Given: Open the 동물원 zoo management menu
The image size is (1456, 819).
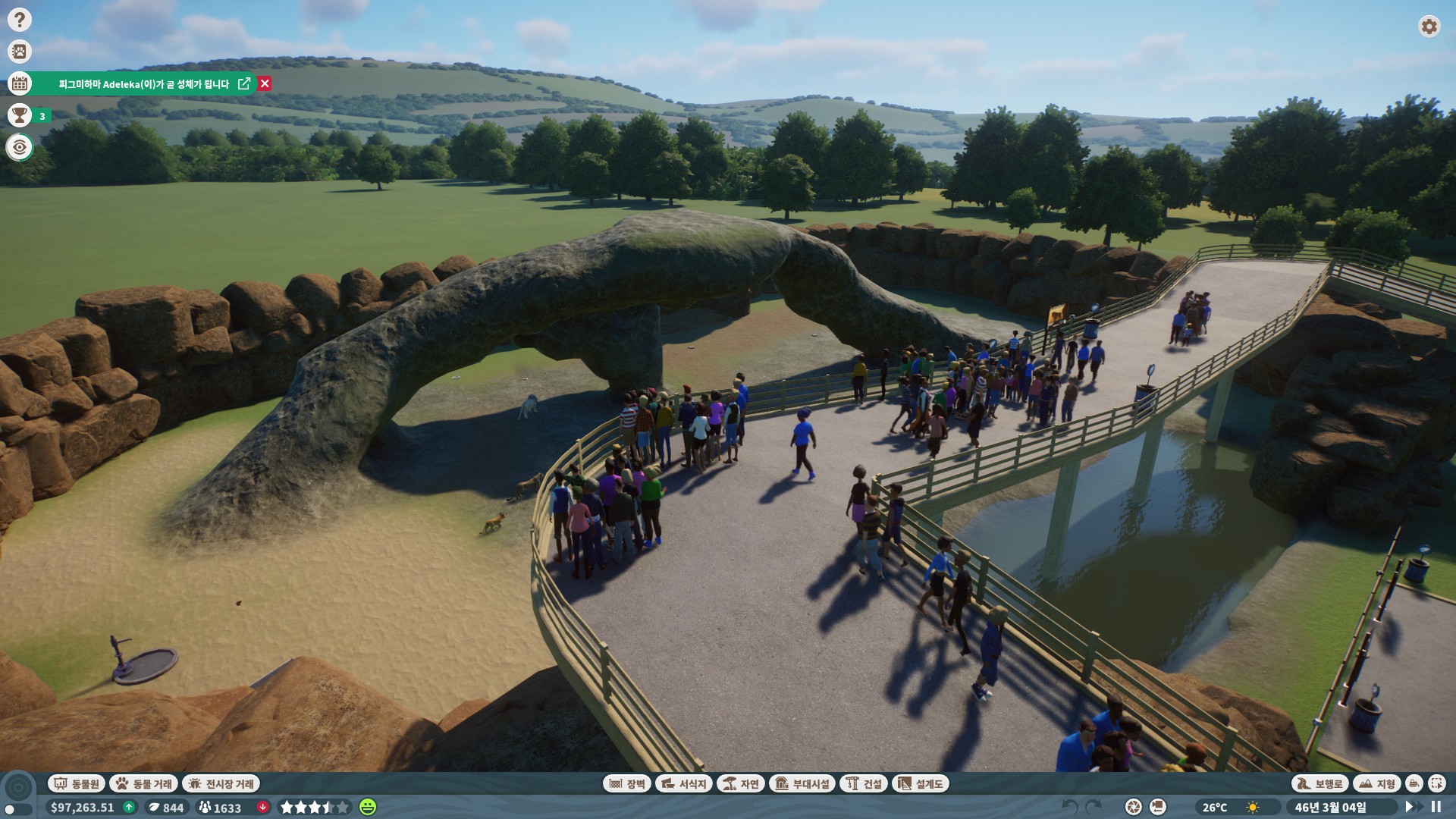Looking at the screenshot, I should click(x=77, y=783).
